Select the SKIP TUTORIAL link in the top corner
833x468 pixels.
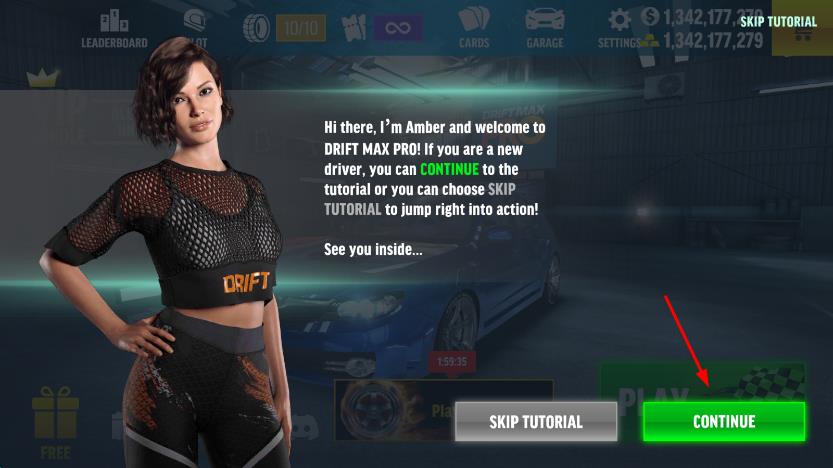778,21
